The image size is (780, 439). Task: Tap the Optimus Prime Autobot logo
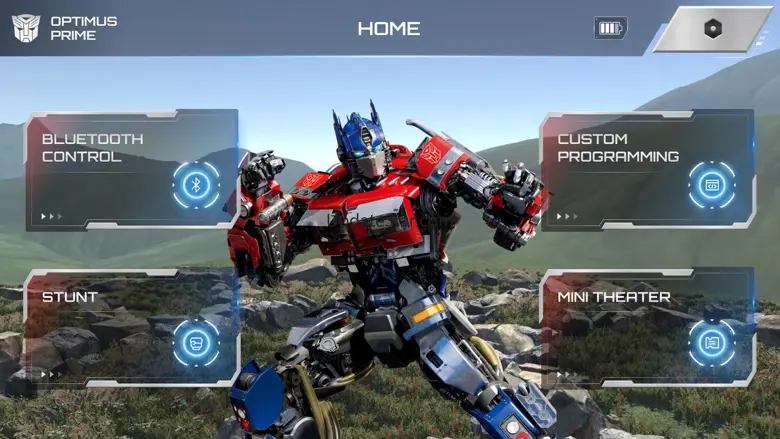[x=26, y=28]
